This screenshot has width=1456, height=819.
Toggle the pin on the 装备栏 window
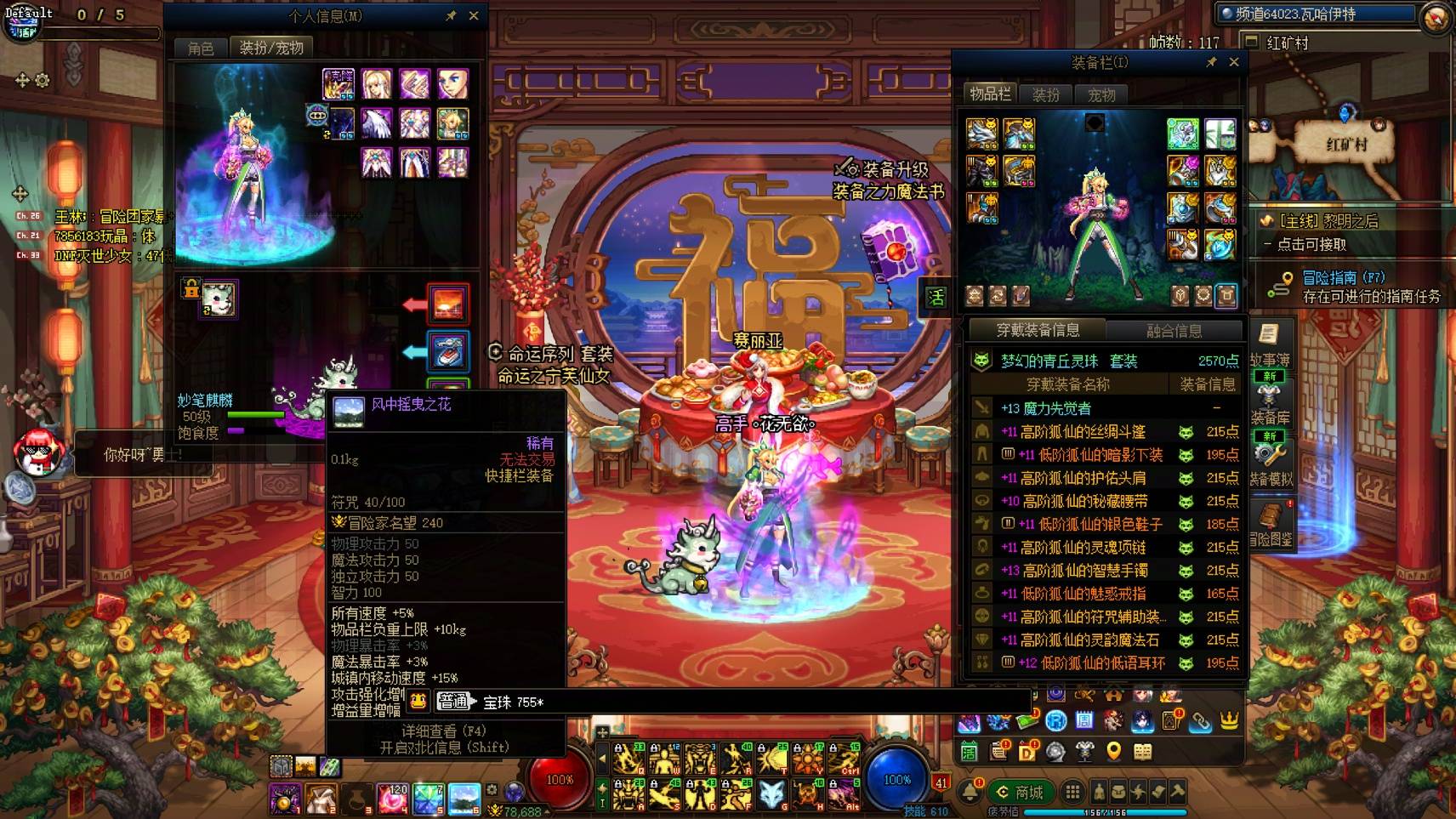pos(1214,62)
